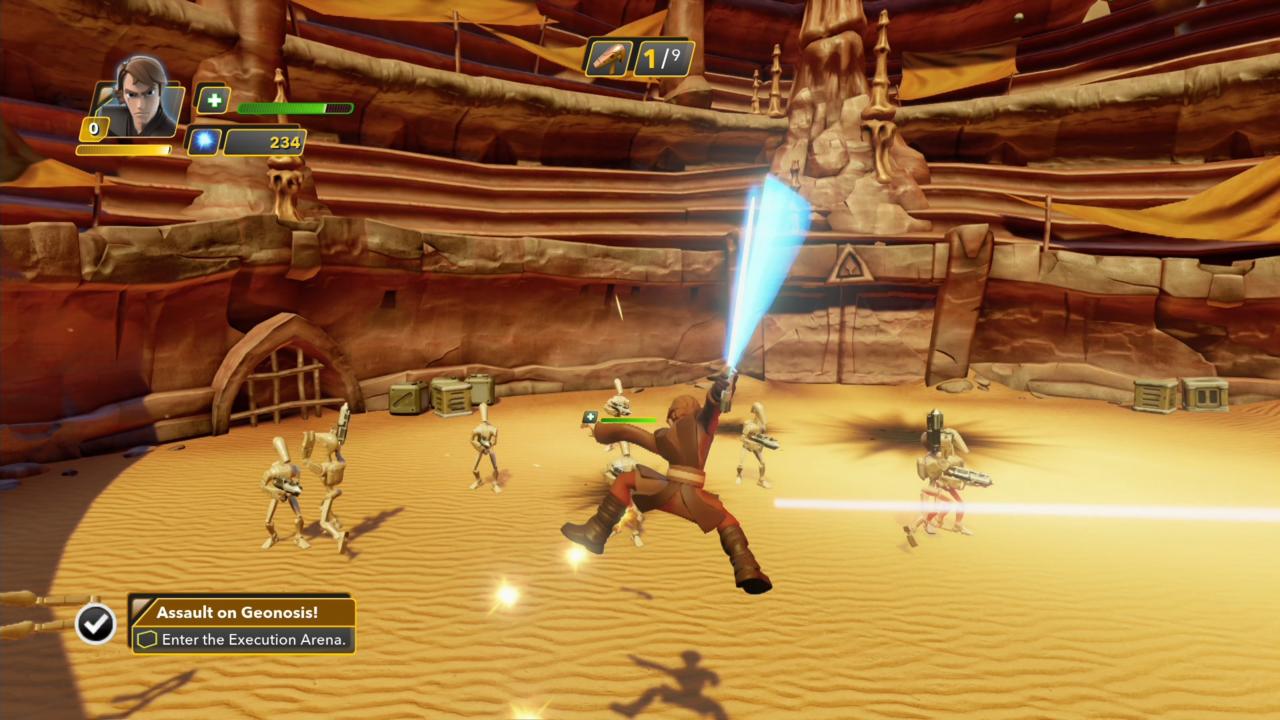This screenshot has height=720, width=1280.
Task: Expand the Assault on Geonosis quest banner
Action: pos(243,624)
